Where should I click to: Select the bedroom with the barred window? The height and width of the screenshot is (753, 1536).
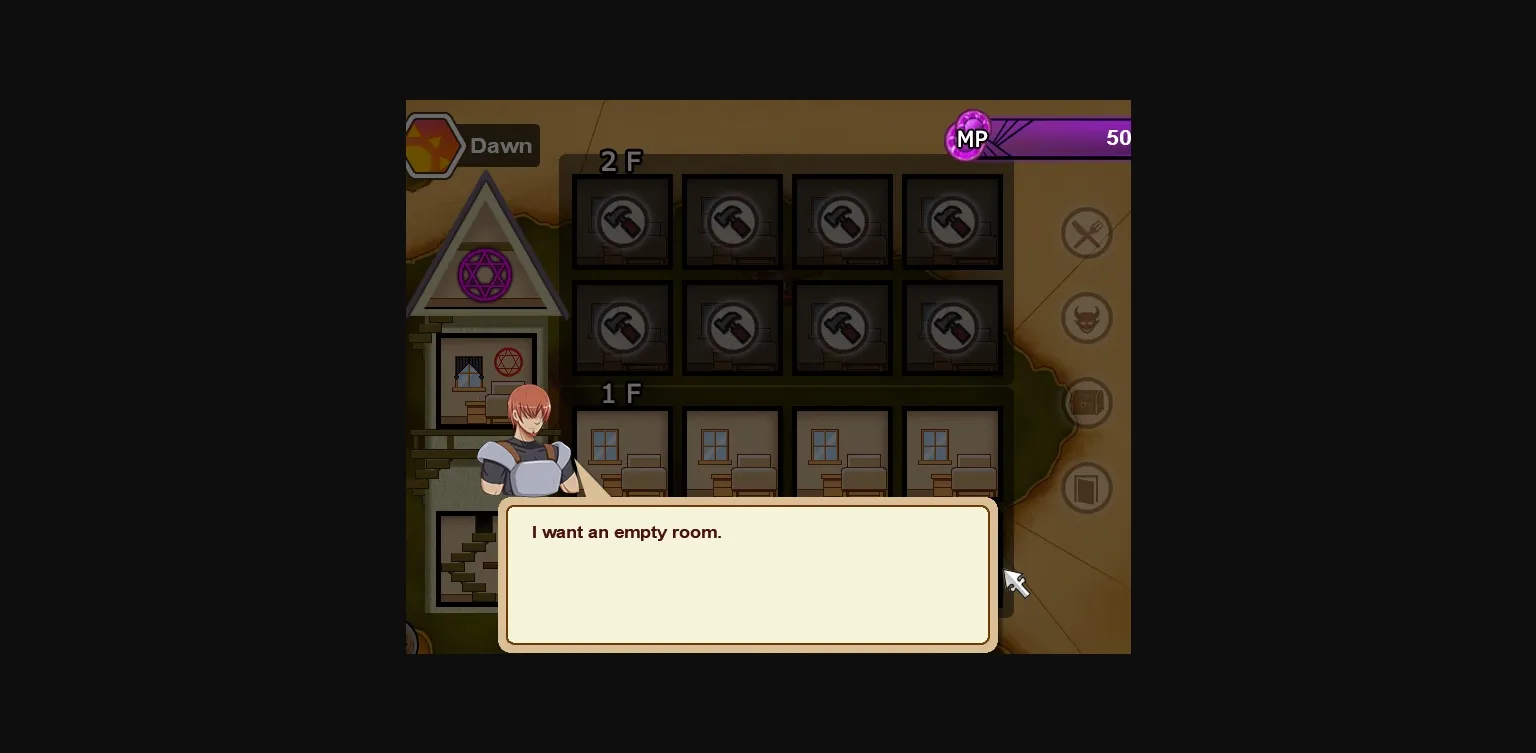(x=469, y=372)
